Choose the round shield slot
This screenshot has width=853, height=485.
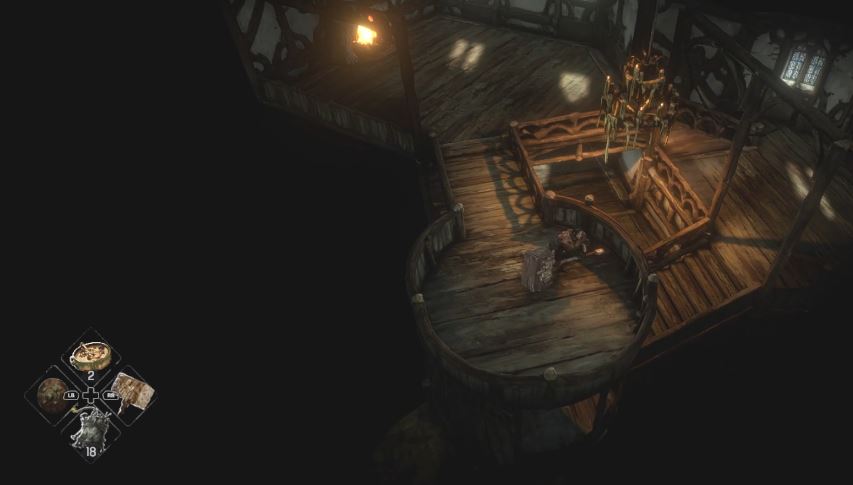point(52,395)
